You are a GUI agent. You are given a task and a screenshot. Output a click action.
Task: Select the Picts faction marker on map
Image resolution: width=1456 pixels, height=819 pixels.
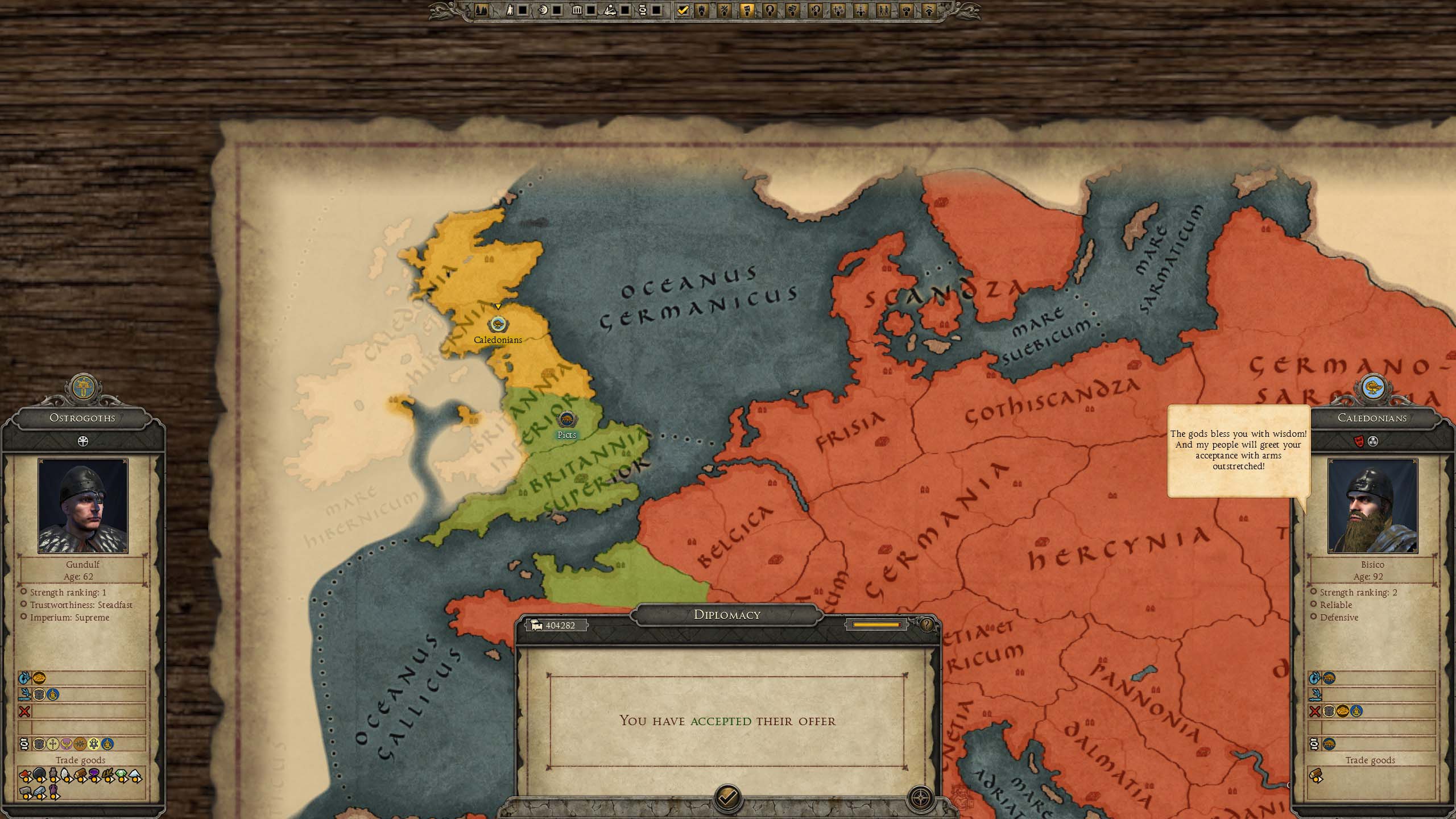pos(566,420)
